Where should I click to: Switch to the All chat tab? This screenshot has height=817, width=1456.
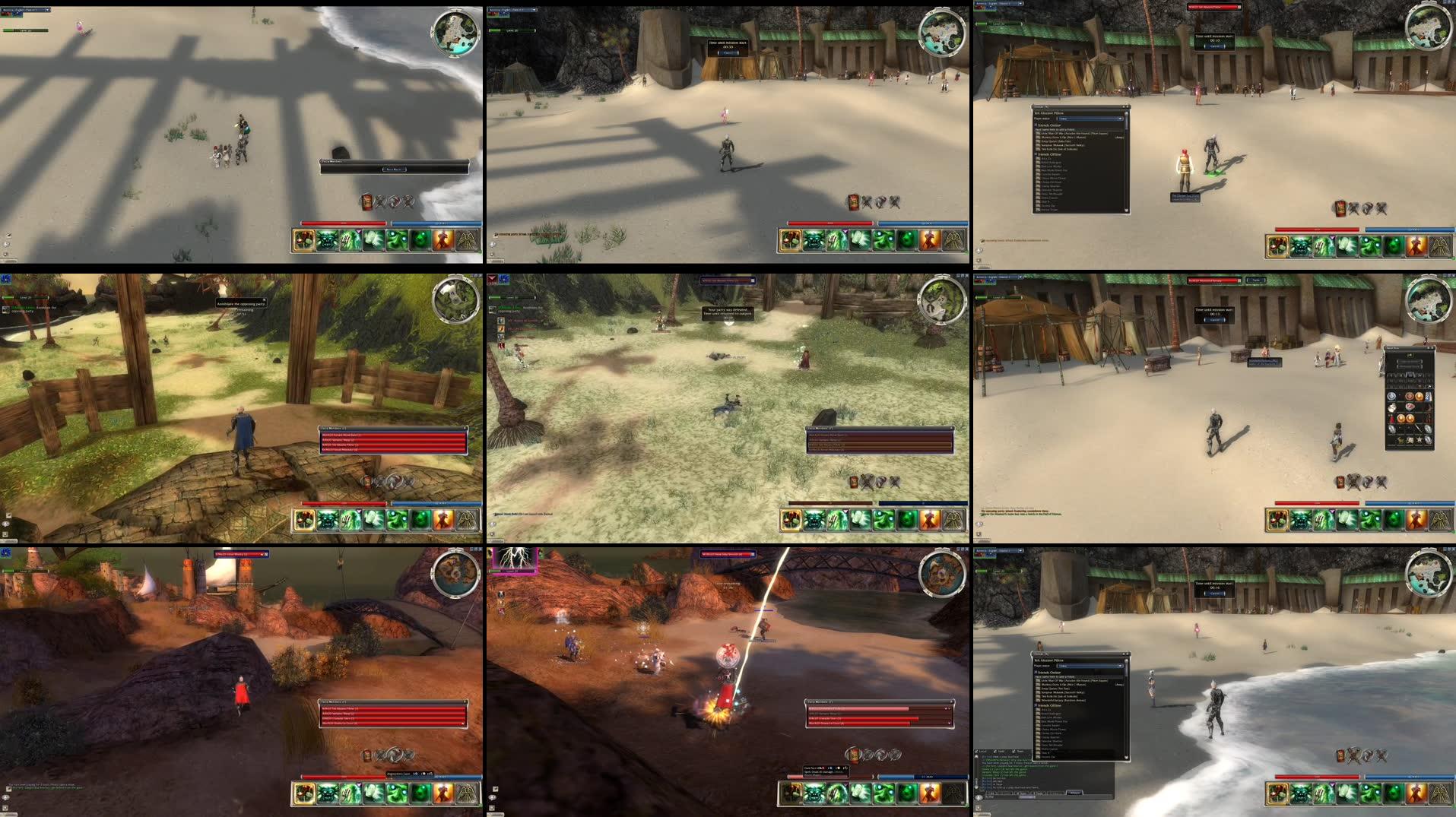991,793
